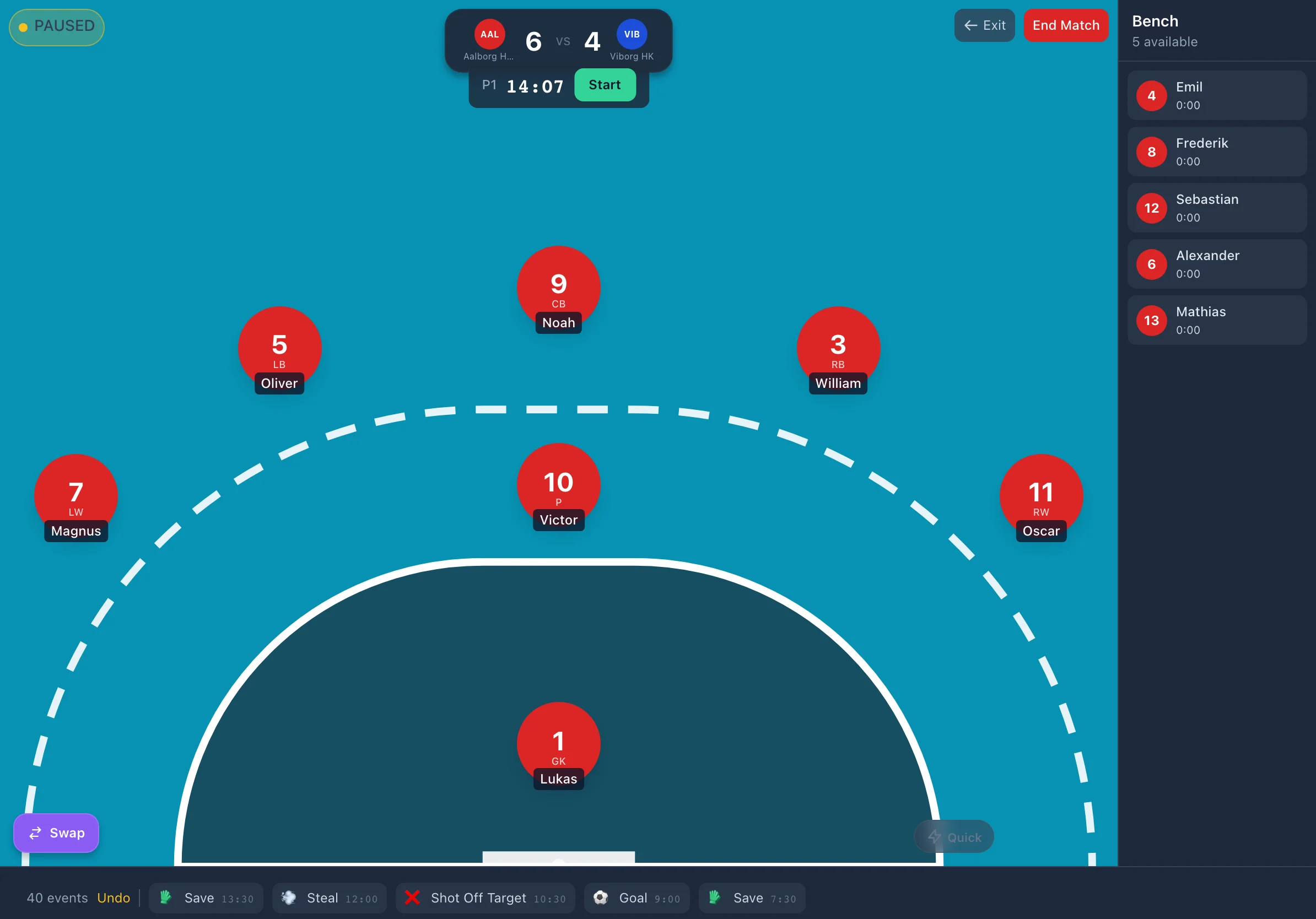The width and height of the screenshot is (1316, 919).
Task: Click the Goal ball icon at 9:00
Action: point(601,898)
